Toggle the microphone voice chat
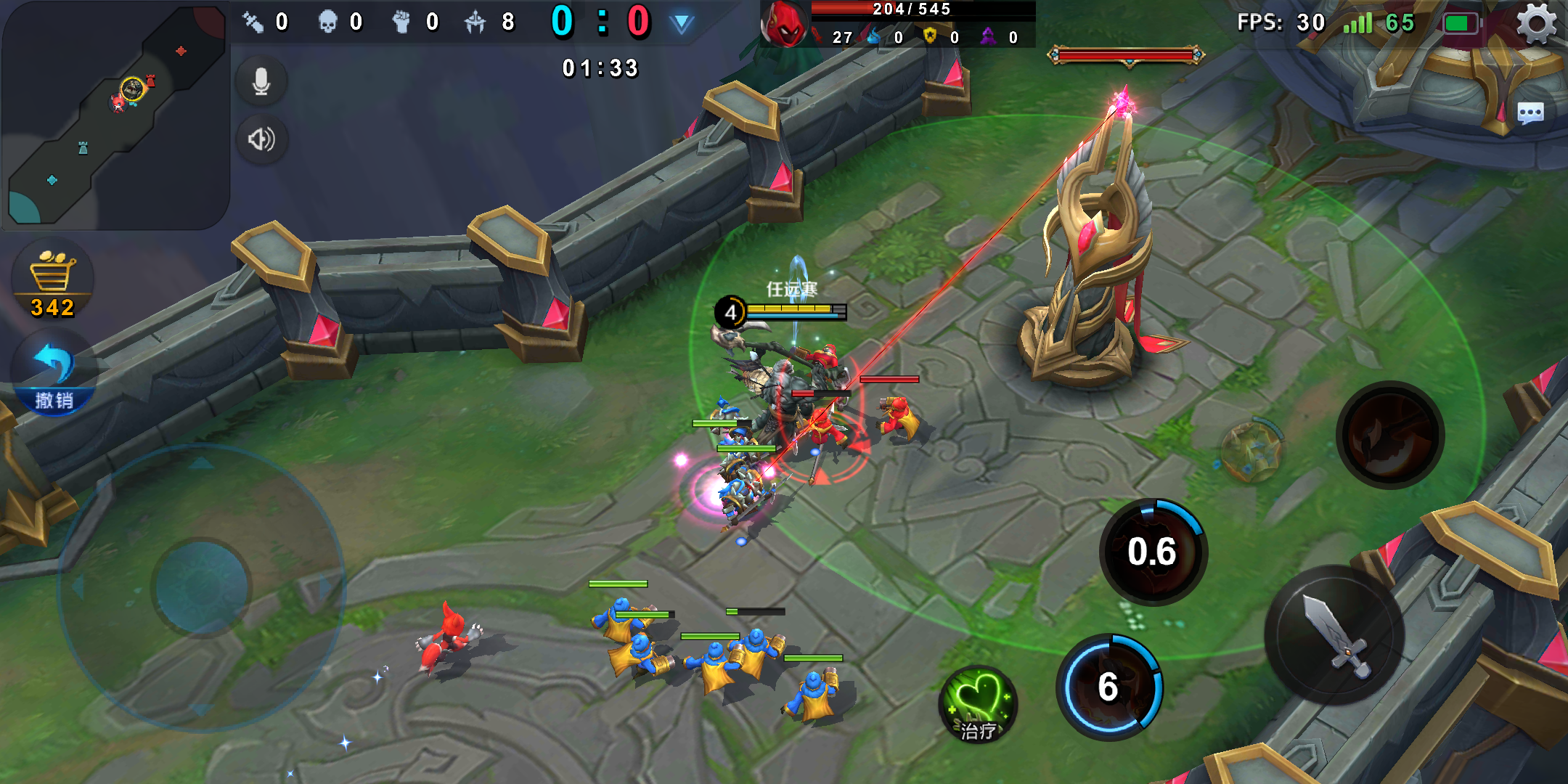The height and width of the screenshot is (784, 1568). pyautogui.click(x=261, y=81)
